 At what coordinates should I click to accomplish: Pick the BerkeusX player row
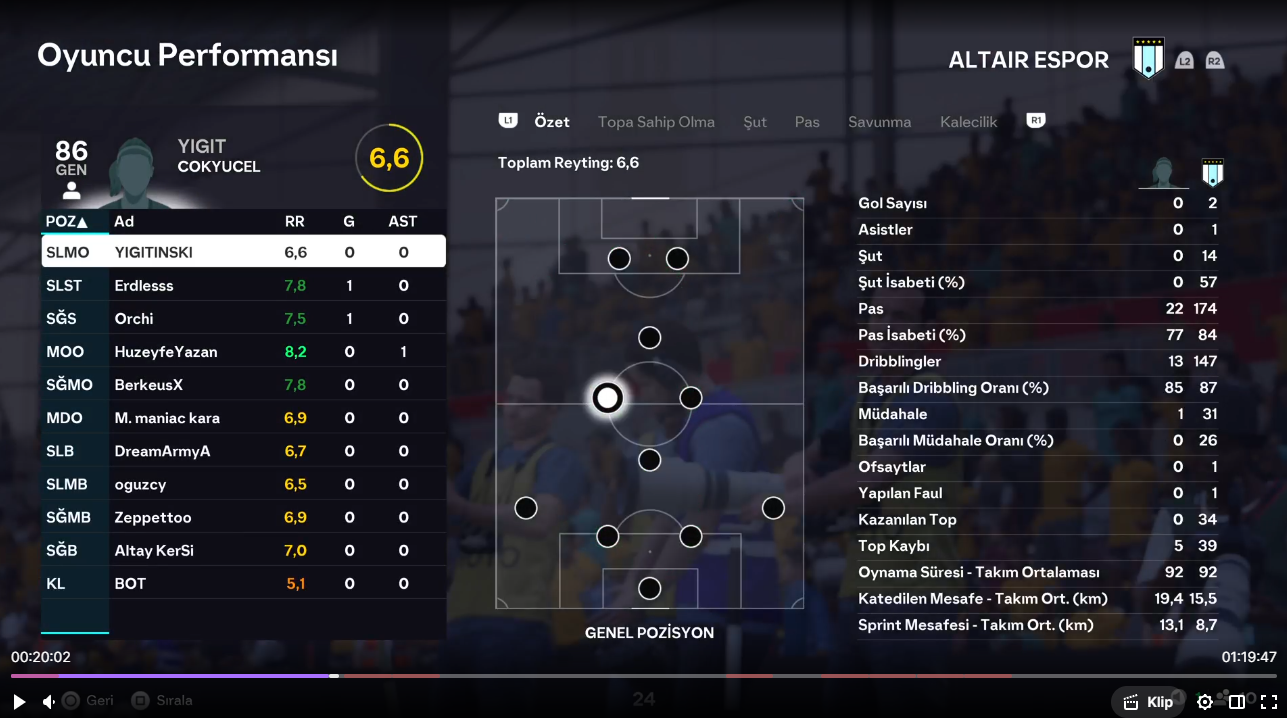point(243,384)
